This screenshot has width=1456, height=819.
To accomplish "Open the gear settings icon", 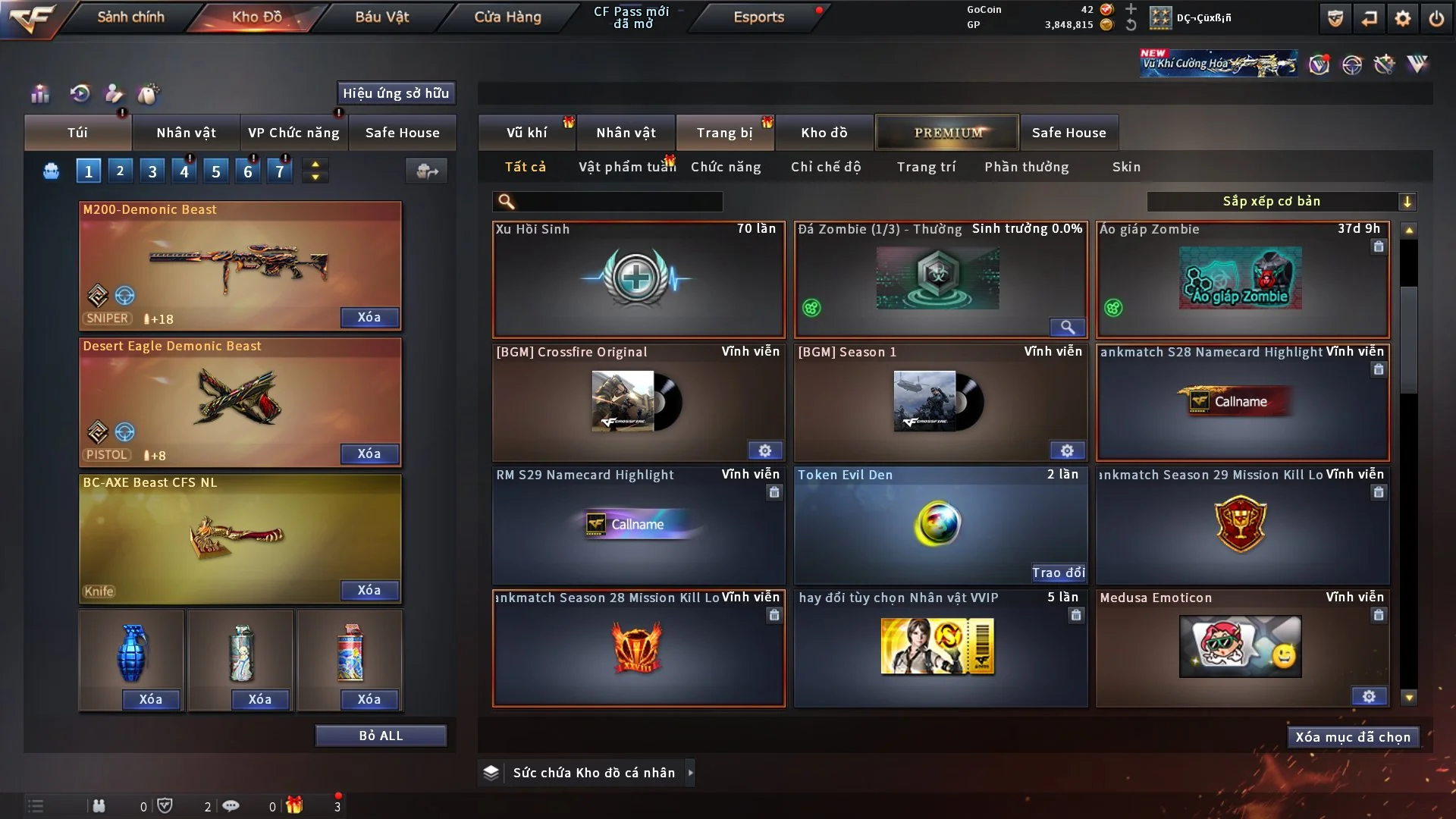I will 1402,18.
